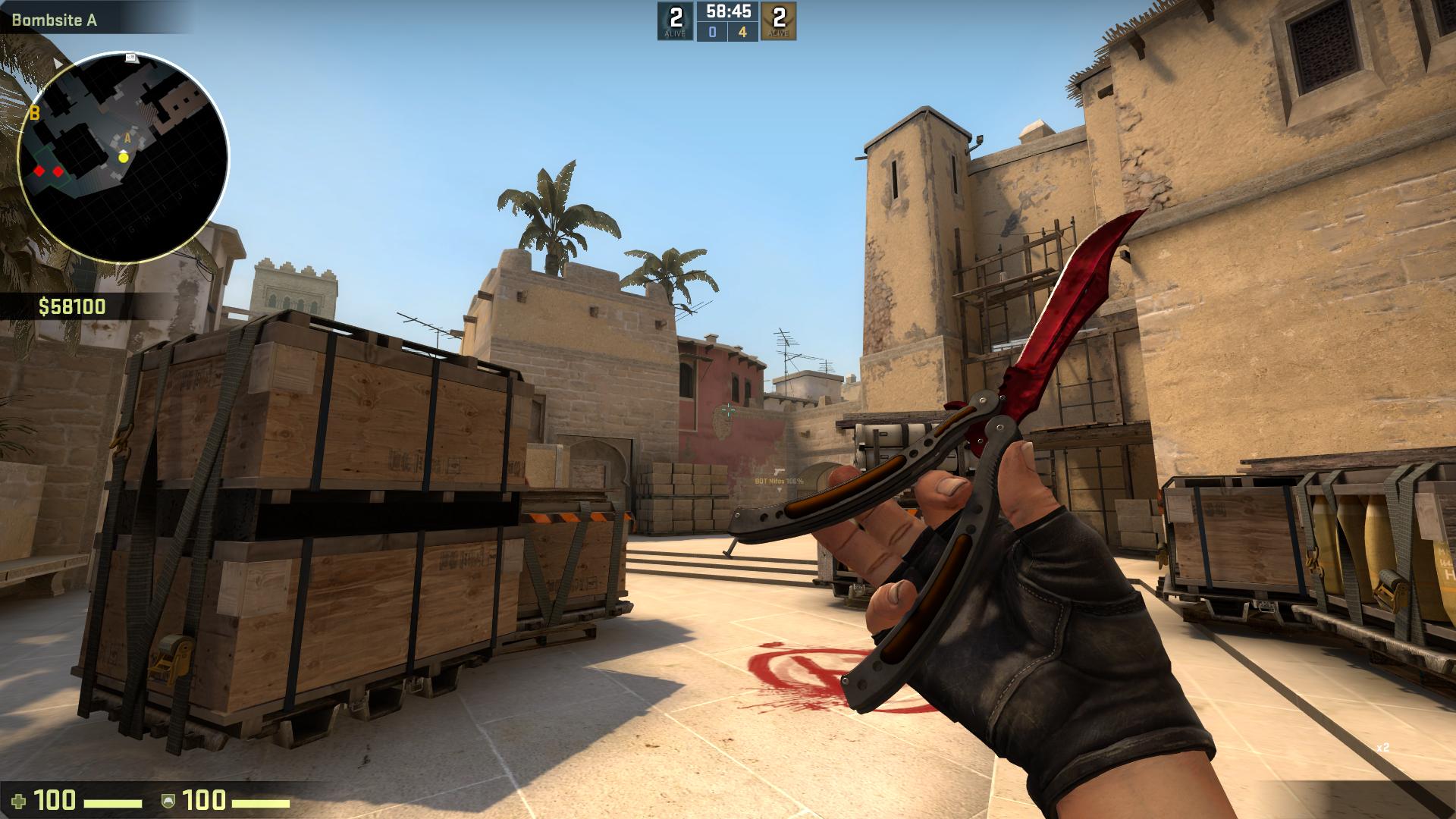Image resolution: width=1456 pixels, height=819 pixels.
Task: Toggle the CT round score of 0
Action: 714,30
